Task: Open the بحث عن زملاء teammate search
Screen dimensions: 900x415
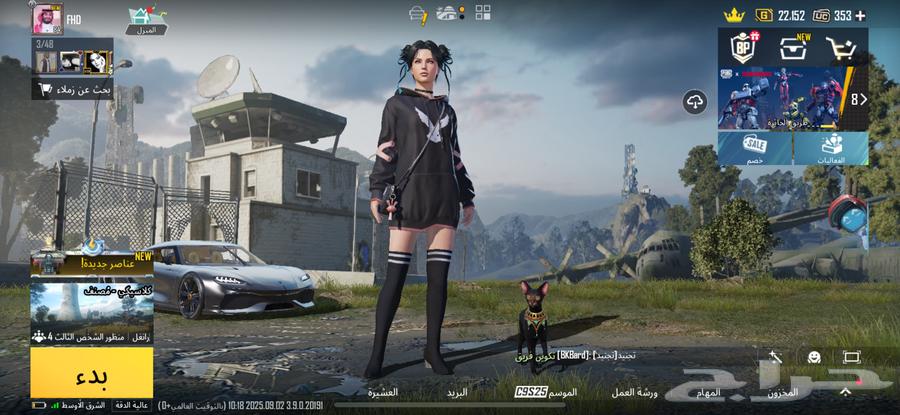Action: coord(72,90)
